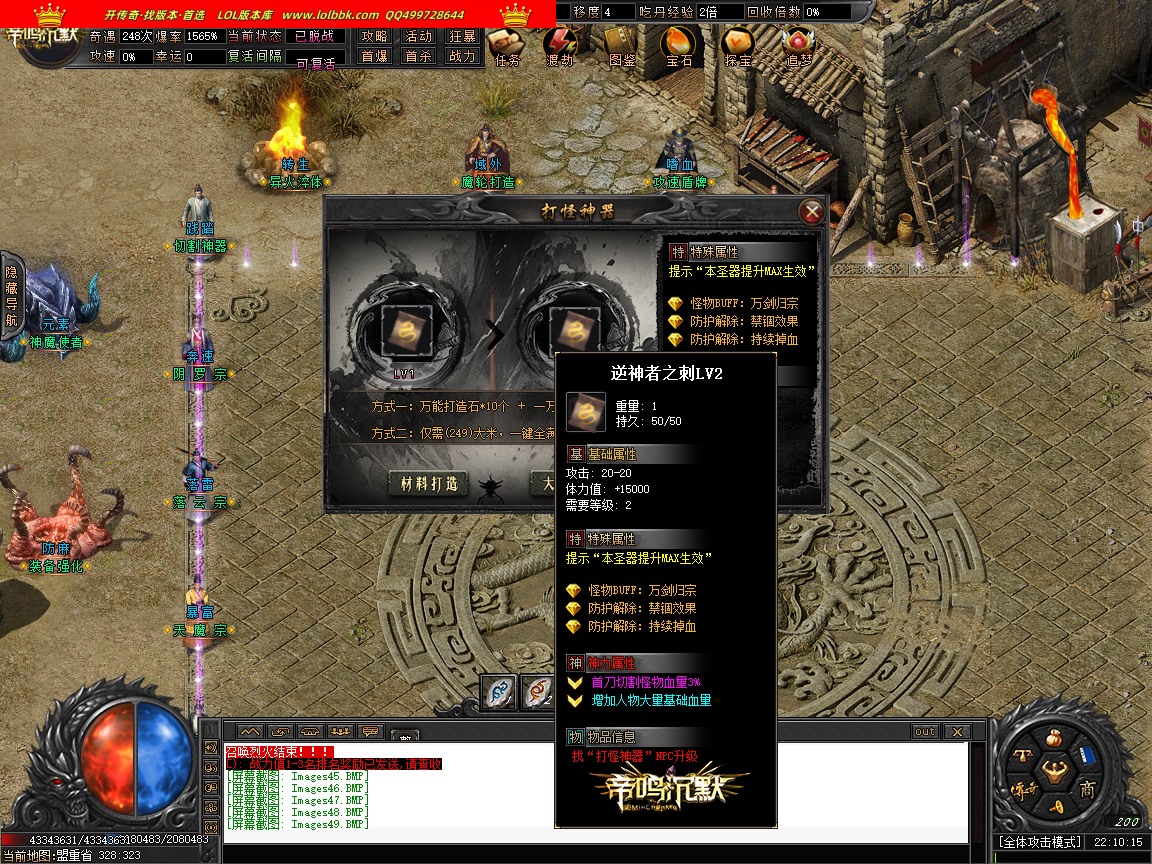Click the chat panel's out button
This screenshot has width=1152, height=864.
pos(925,732)
